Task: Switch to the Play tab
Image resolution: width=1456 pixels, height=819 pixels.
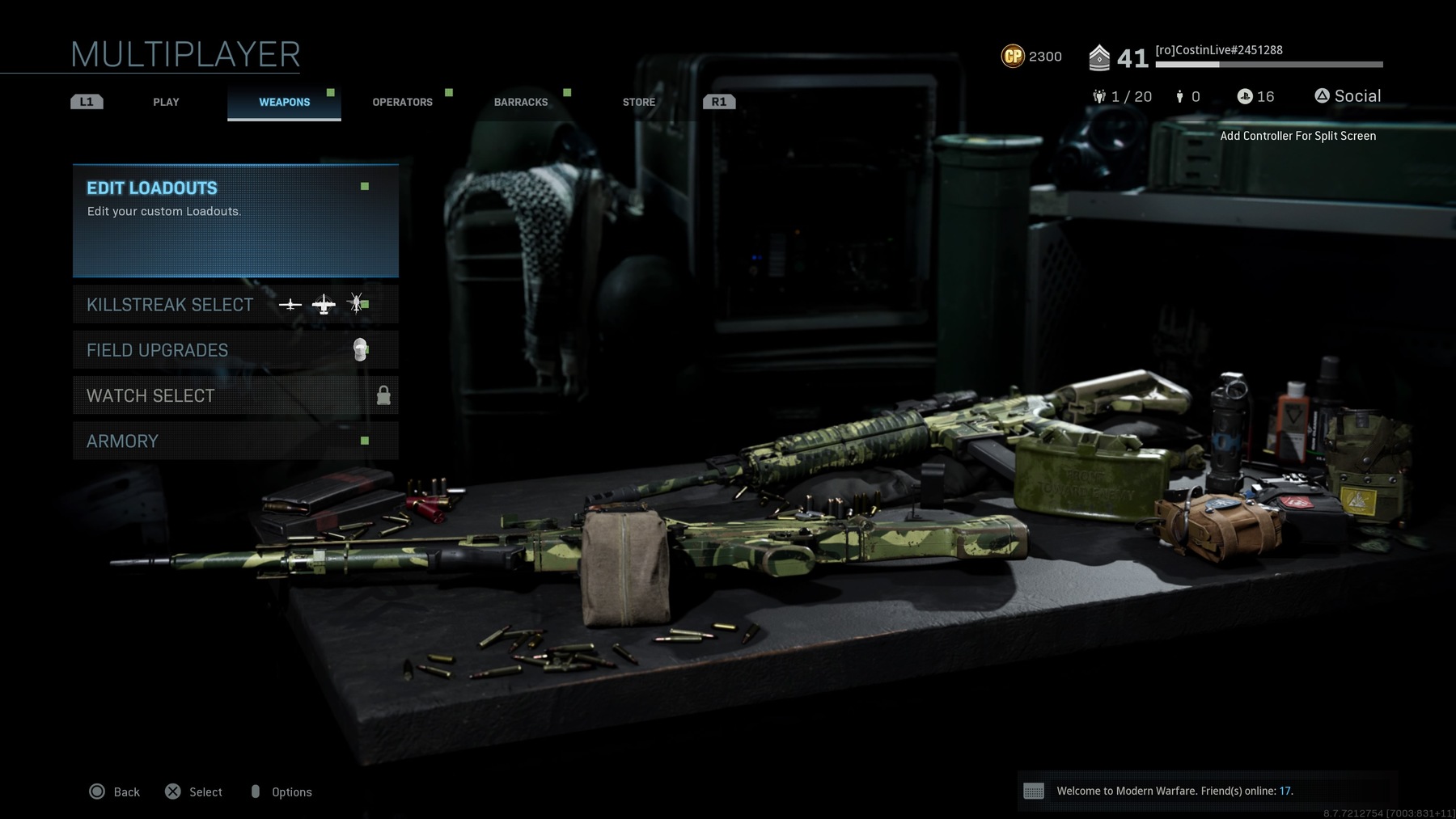Action: [x=166, y=102]
